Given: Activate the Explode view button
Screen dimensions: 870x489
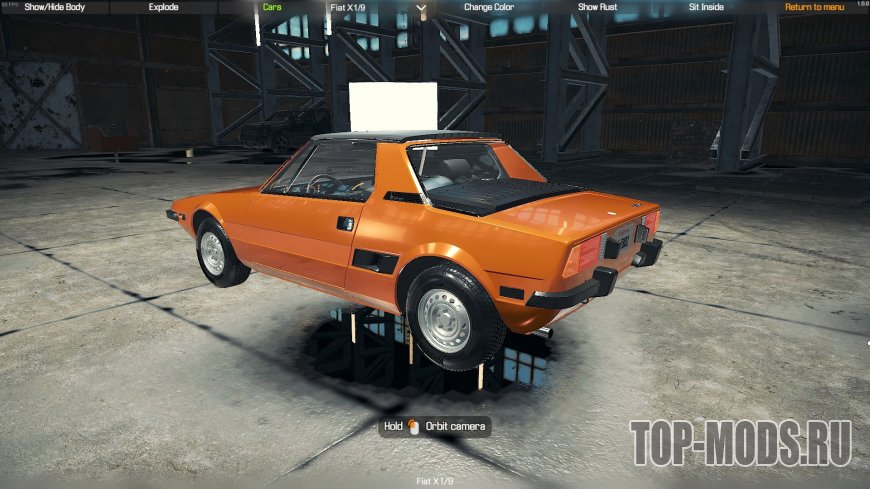Looking at the screenshot, I should pyautogui.click(x=163, y=7).
